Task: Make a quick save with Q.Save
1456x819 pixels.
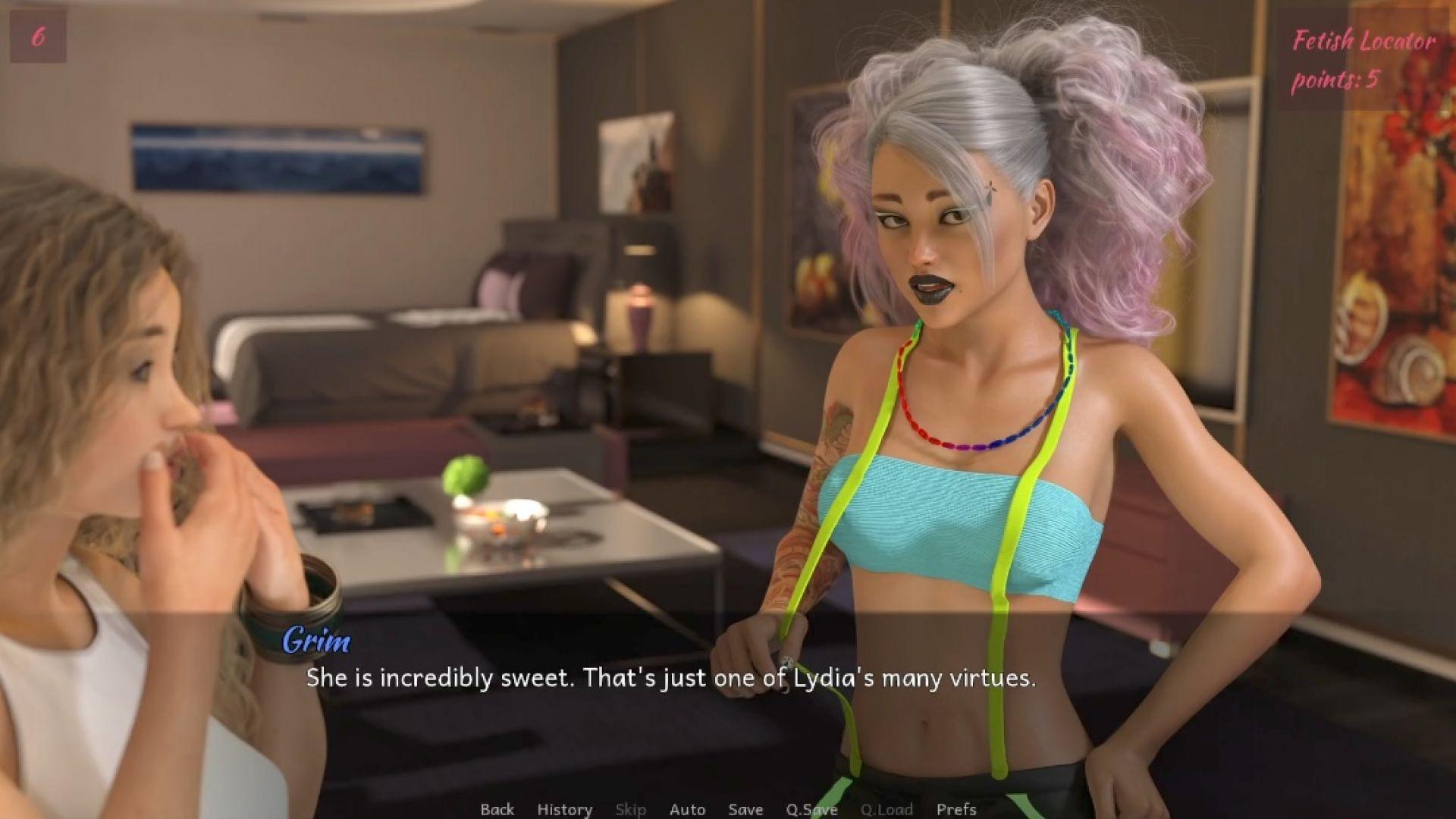Action: [811, 809]
